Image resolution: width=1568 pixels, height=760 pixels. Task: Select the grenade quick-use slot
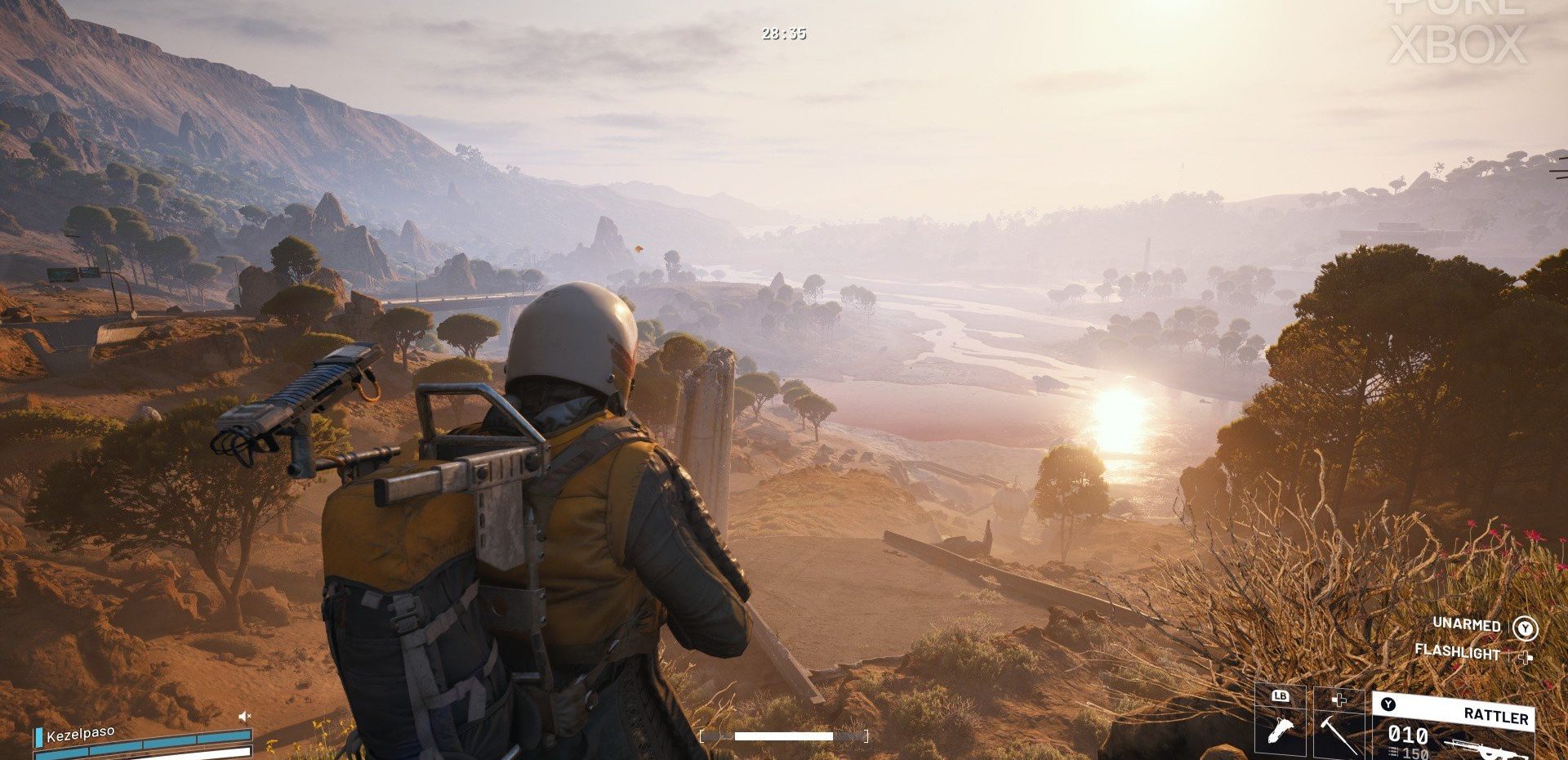pyautogui.click(x=1281, y=725)
